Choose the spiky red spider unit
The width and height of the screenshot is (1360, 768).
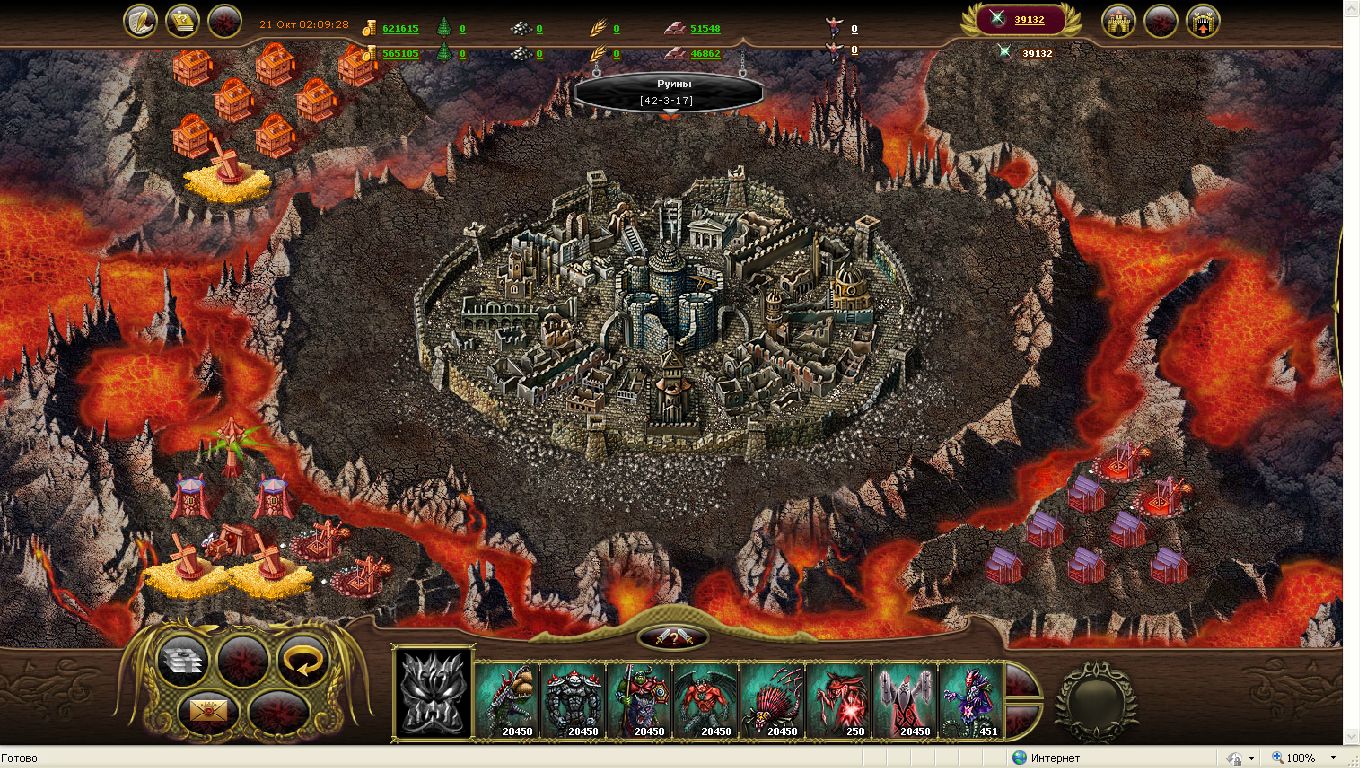pyautogui.click(x=773, y=699)
